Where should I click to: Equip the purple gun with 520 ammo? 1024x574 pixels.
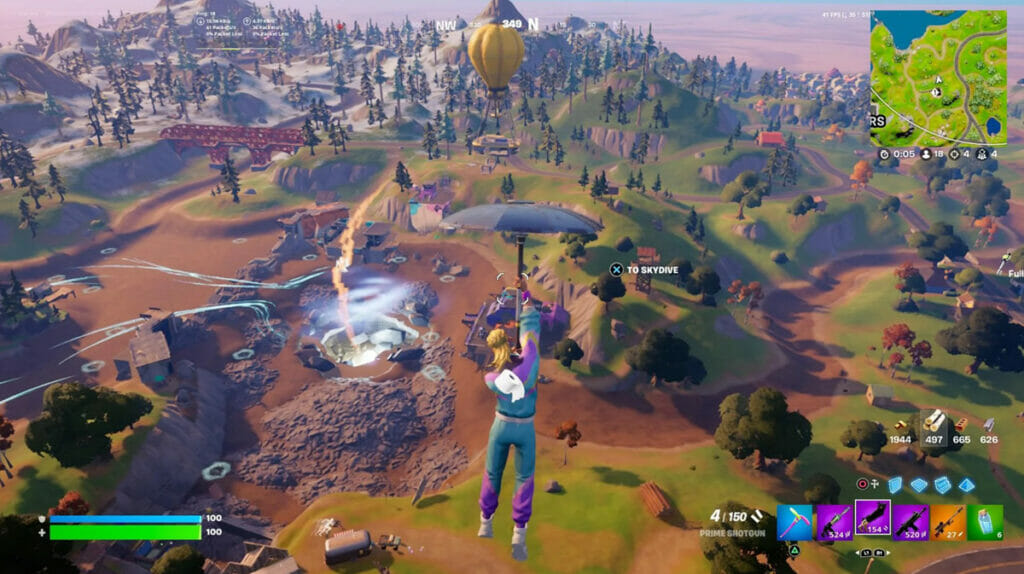coord(910,521)
